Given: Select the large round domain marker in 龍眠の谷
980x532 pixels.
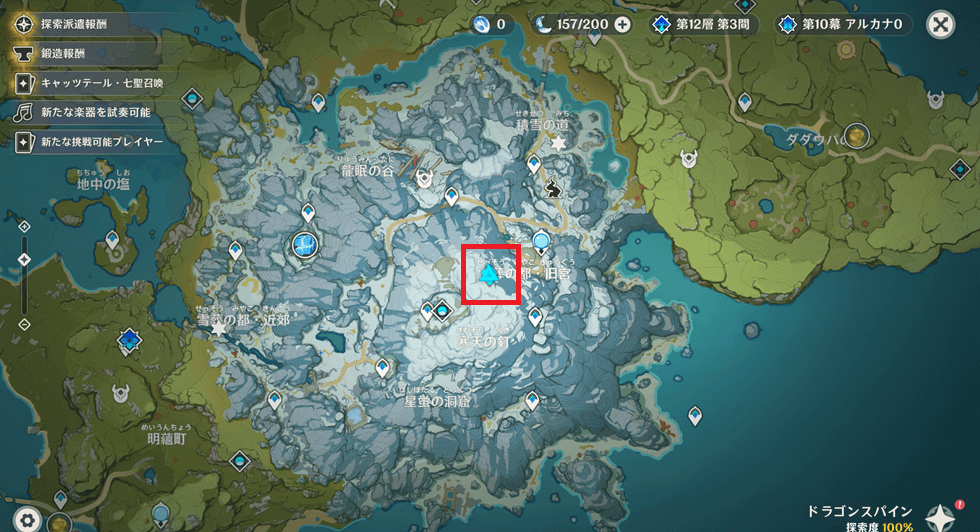Looking at the screenshot, I should tap(305, 243).
